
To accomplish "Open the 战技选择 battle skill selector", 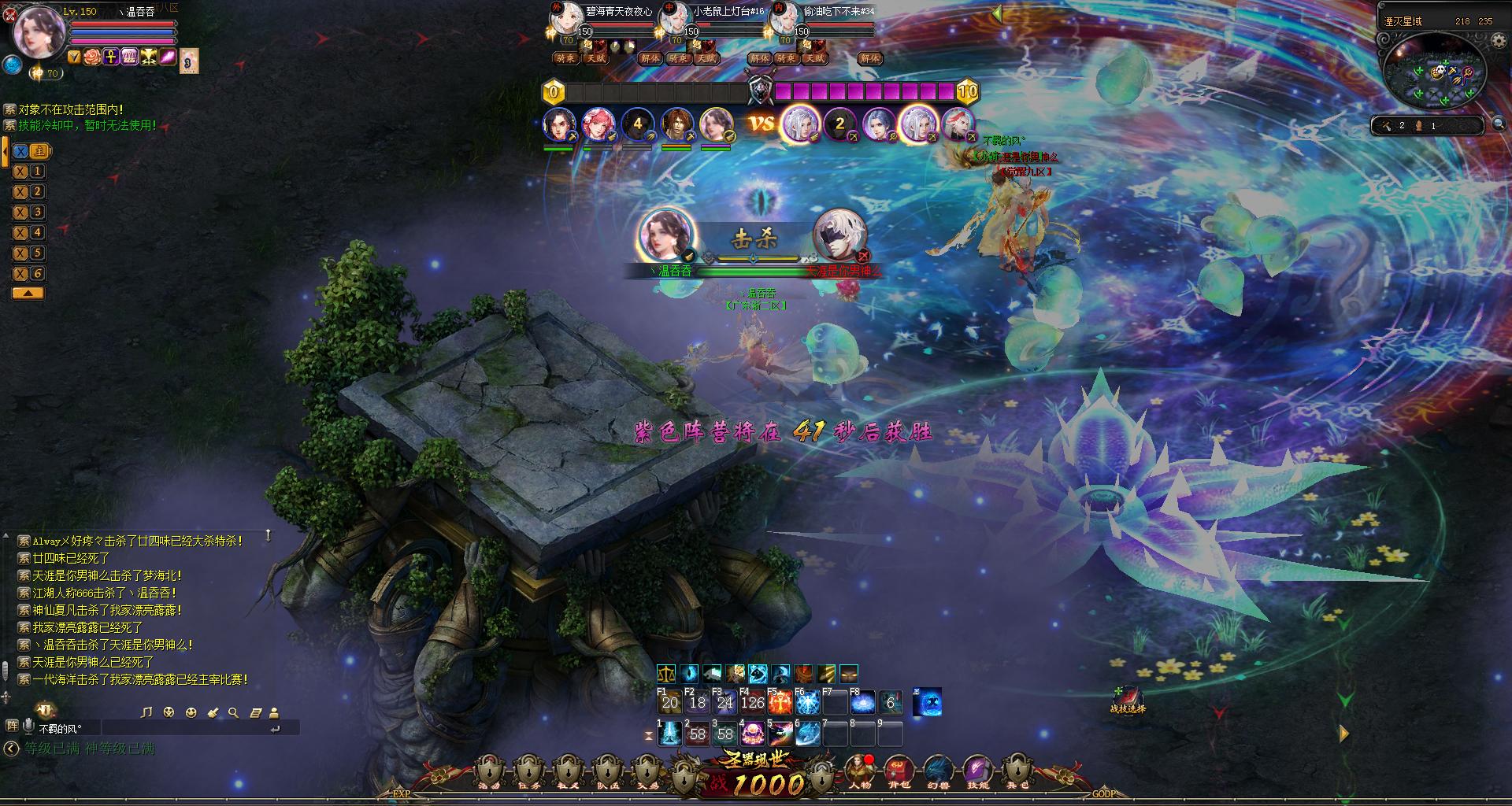I will click(x=1128, y=697).
